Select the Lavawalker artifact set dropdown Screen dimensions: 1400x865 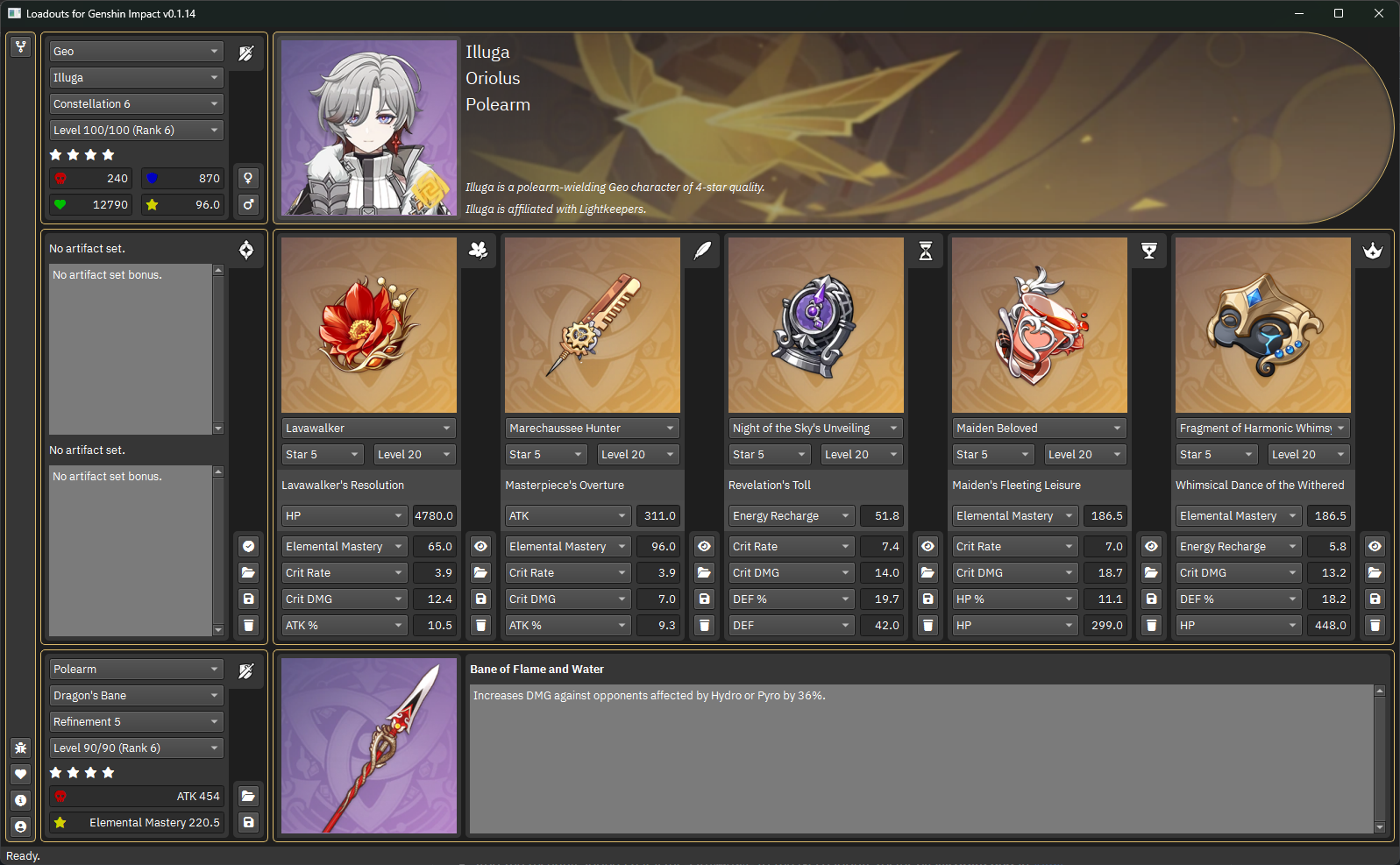[368, 429]
